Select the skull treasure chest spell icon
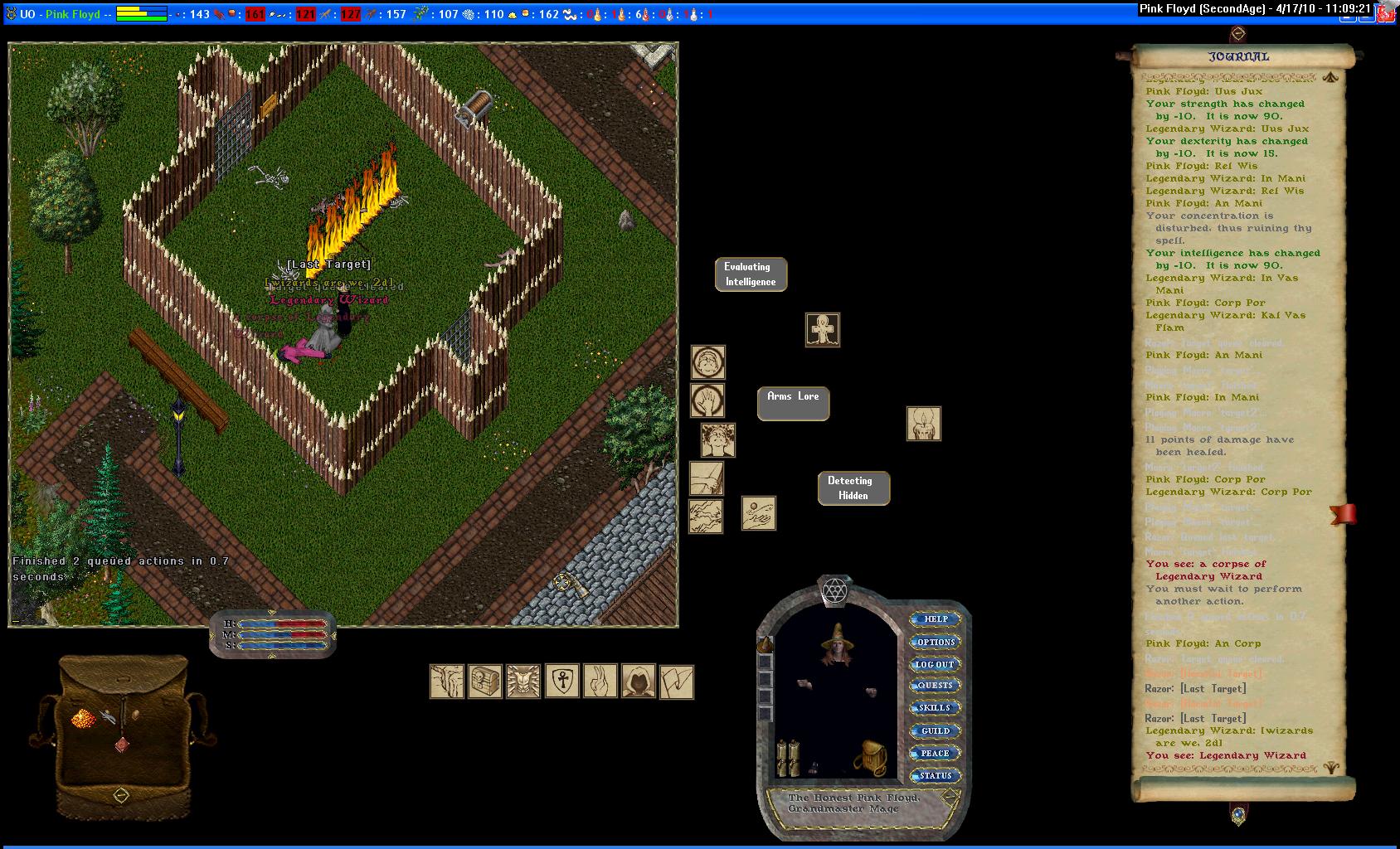 click(x=485, y=682)
